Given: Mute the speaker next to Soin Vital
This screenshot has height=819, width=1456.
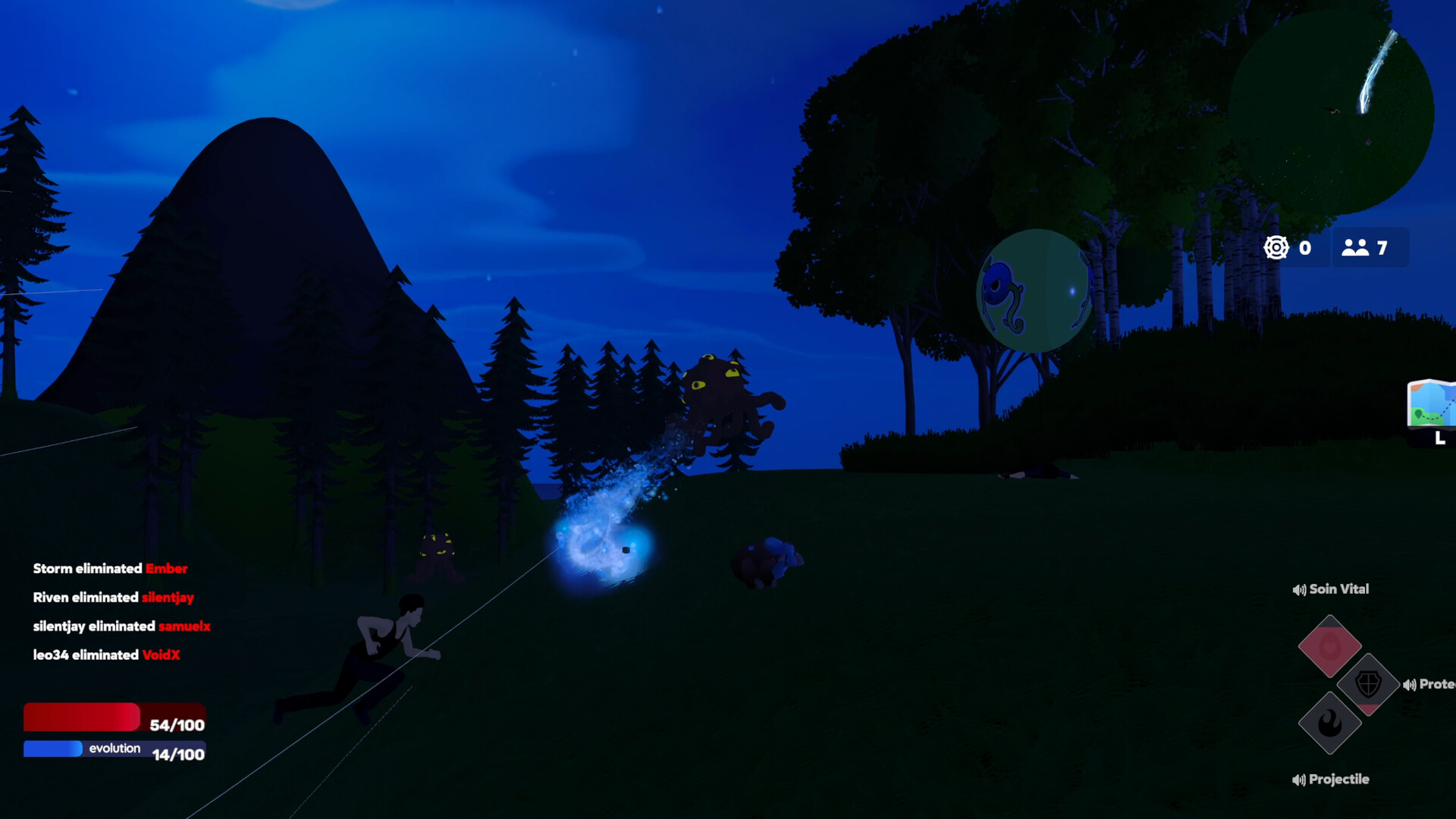Looking at the screenshot, I should [x=1298, y=589].
